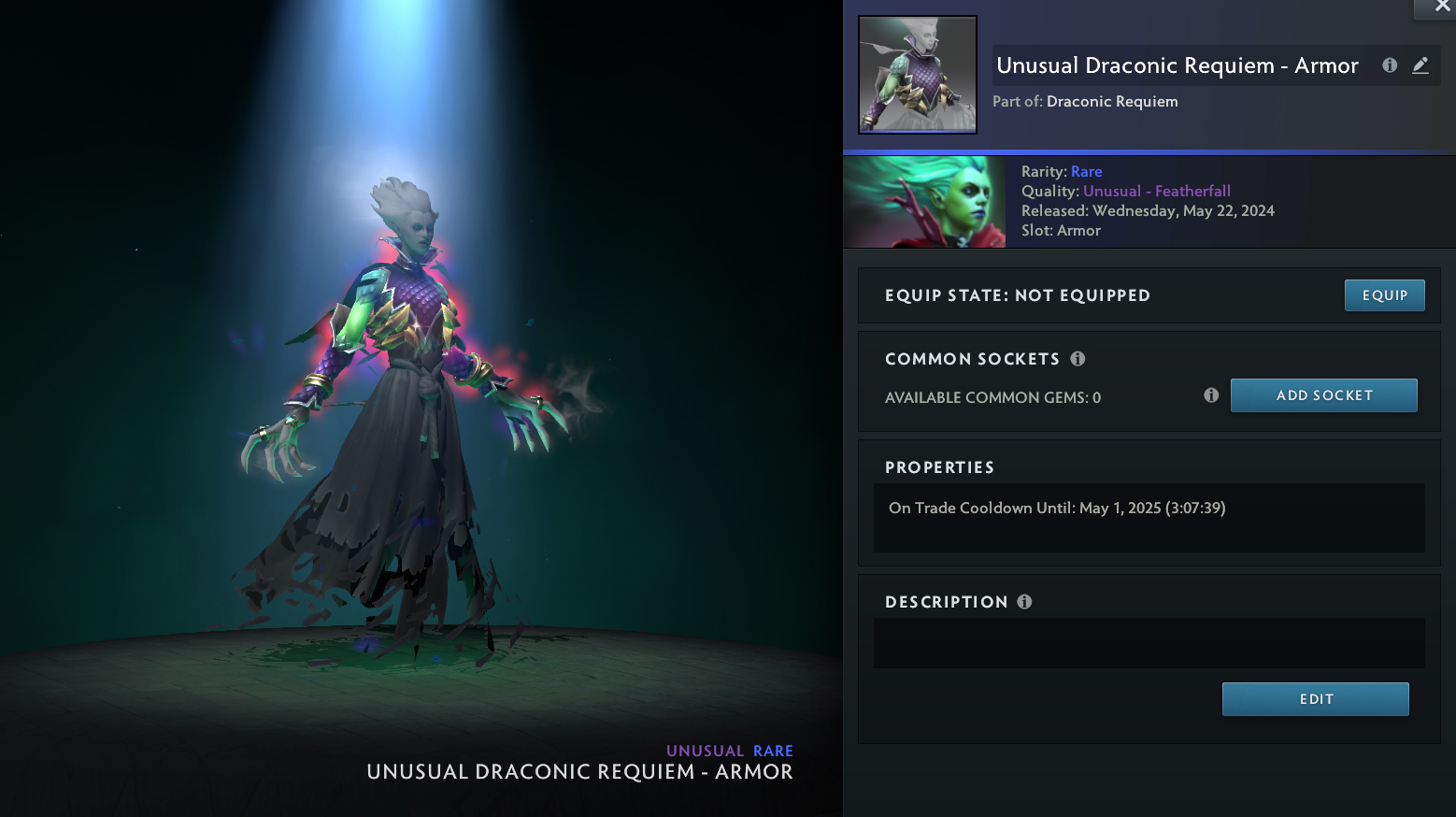Viewport: 1456px width, 817px height.
Task: Rename item using the pencil icon
Action: pos(1420,65)
